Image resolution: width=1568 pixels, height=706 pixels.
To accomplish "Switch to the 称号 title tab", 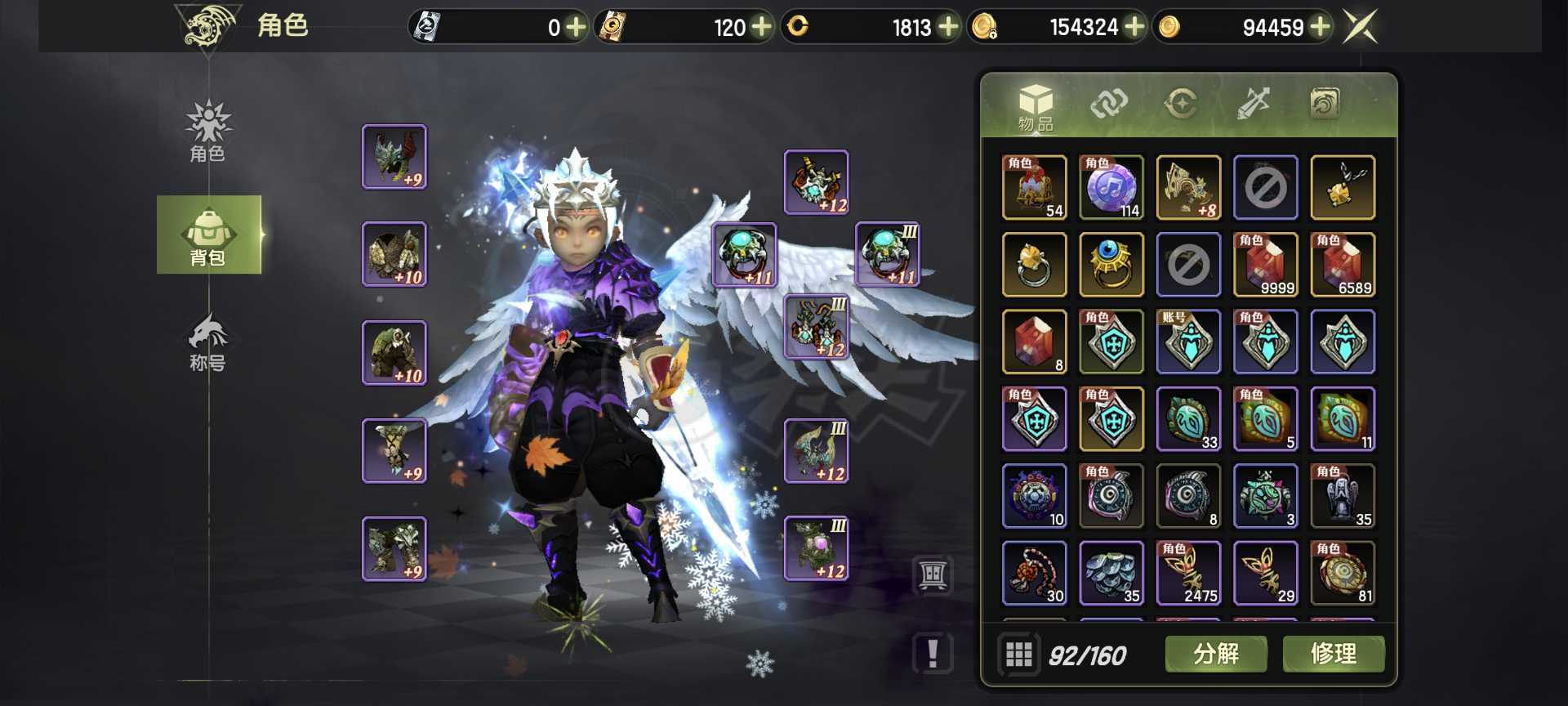I will pos(208,343).
